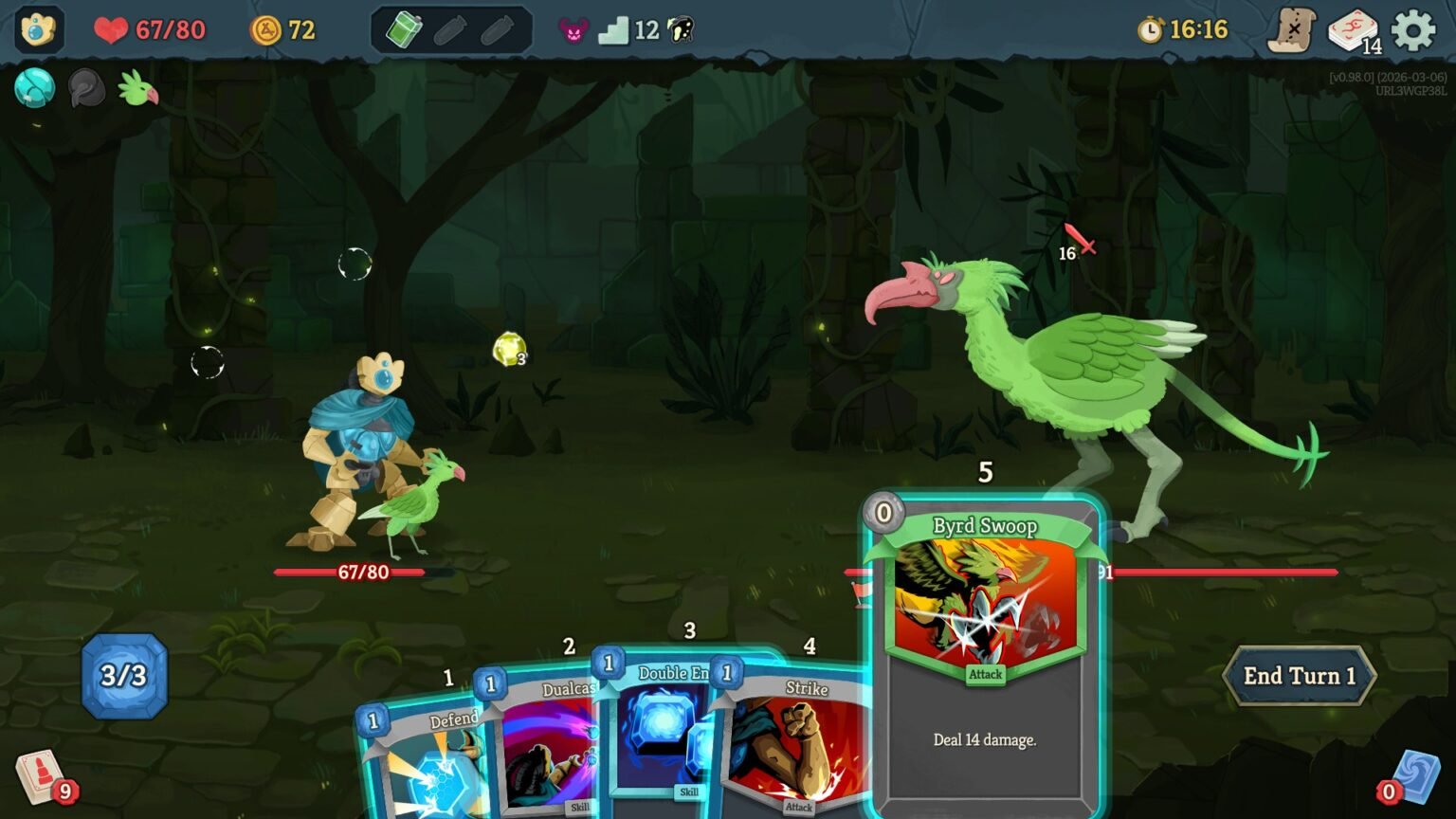
Task: Open the settings gear menu
Action: [x=1415, y=28]
